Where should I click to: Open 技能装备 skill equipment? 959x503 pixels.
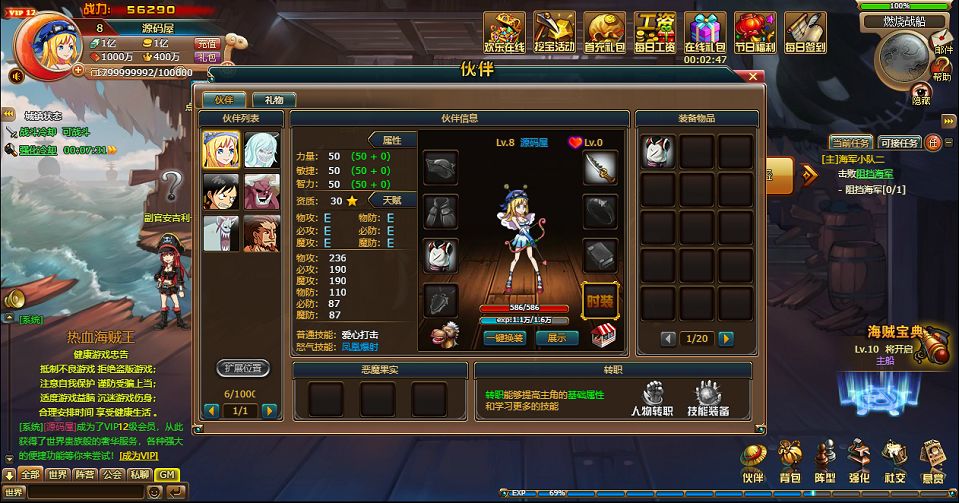pyautogui.click(x=708, y=400)
